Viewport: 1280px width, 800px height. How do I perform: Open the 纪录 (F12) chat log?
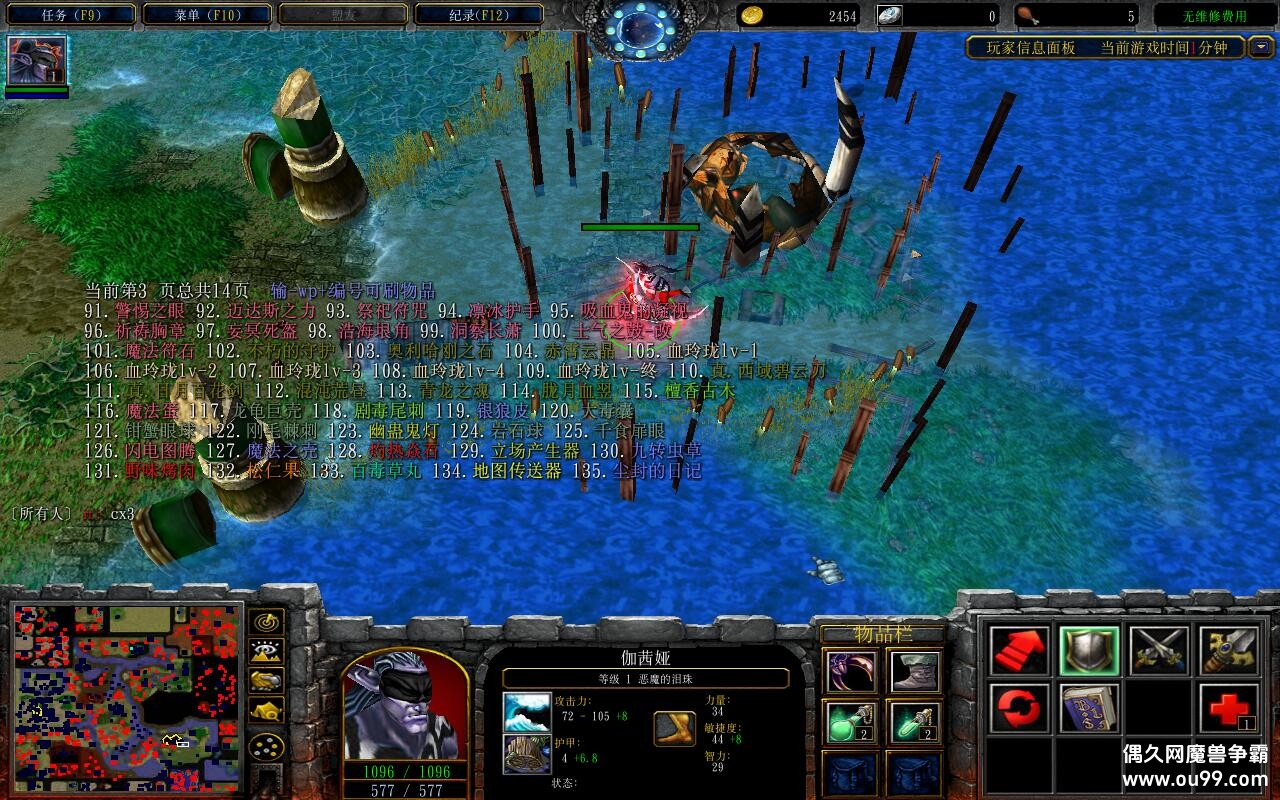478,15
